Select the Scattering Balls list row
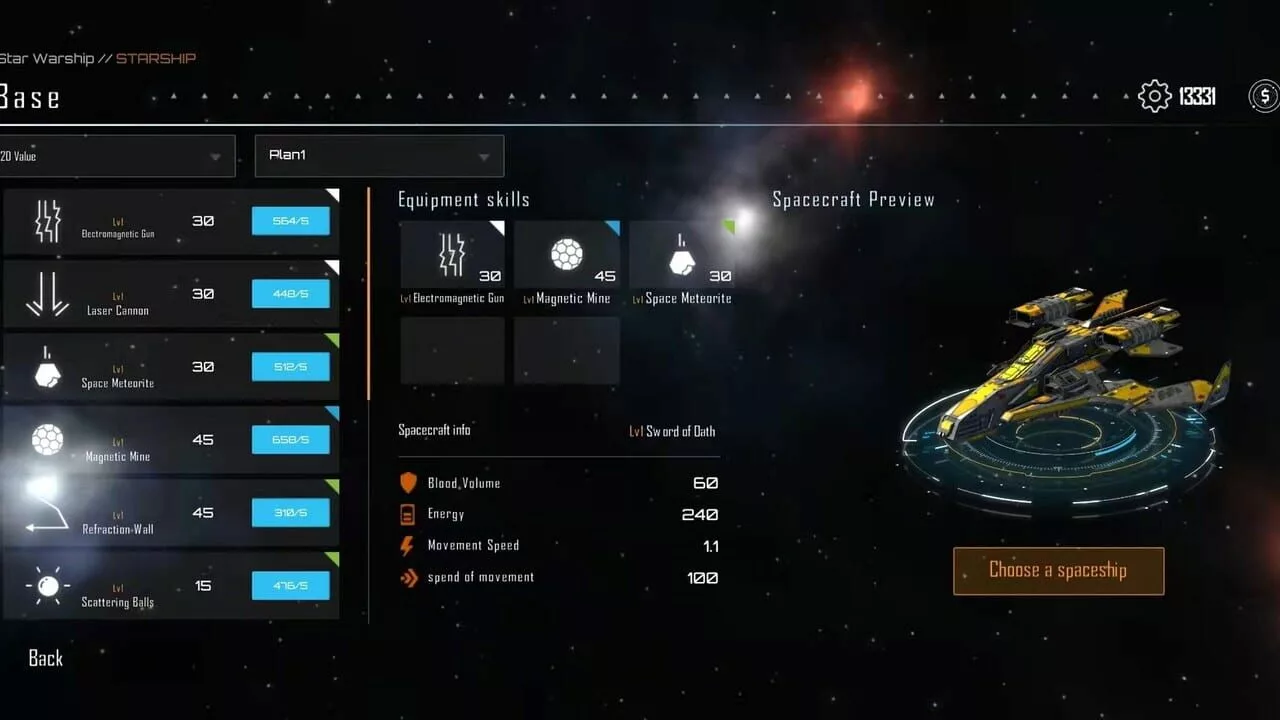The height and width of the screenshot is (720, 1280). (x=120, y=587)
